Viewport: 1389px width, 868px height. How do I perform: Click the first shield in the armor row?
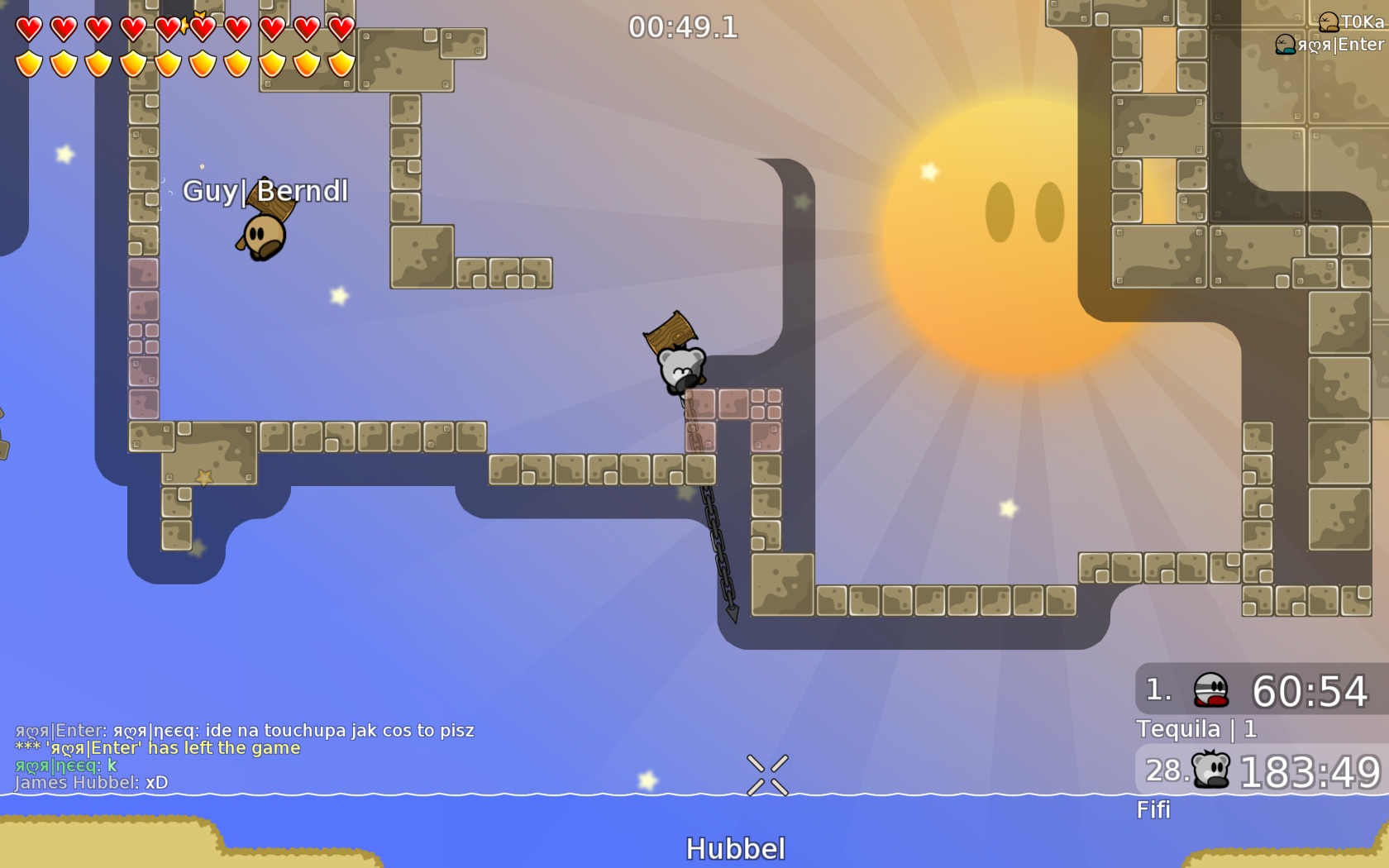pyautogui.click(x=28, y=64)
